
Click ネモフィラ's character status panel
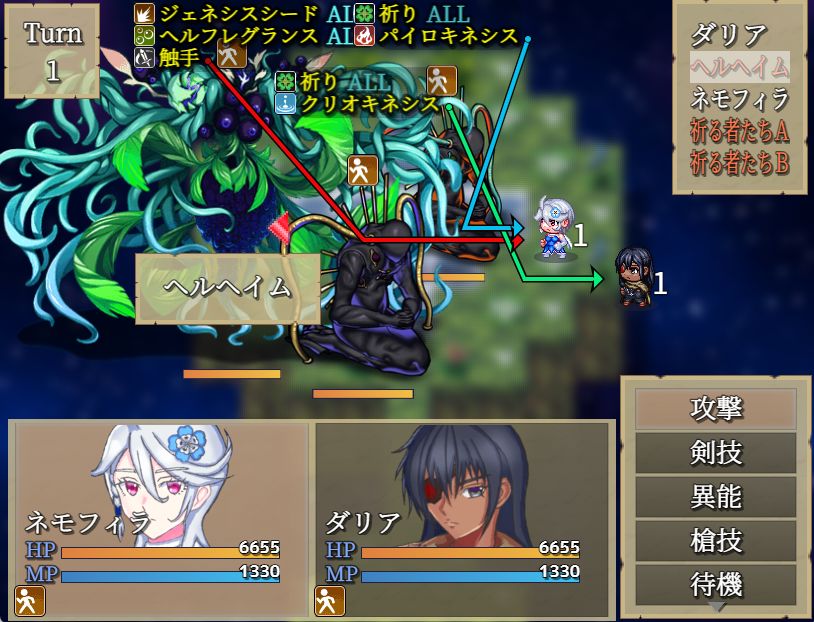click(x=160, y=518)
